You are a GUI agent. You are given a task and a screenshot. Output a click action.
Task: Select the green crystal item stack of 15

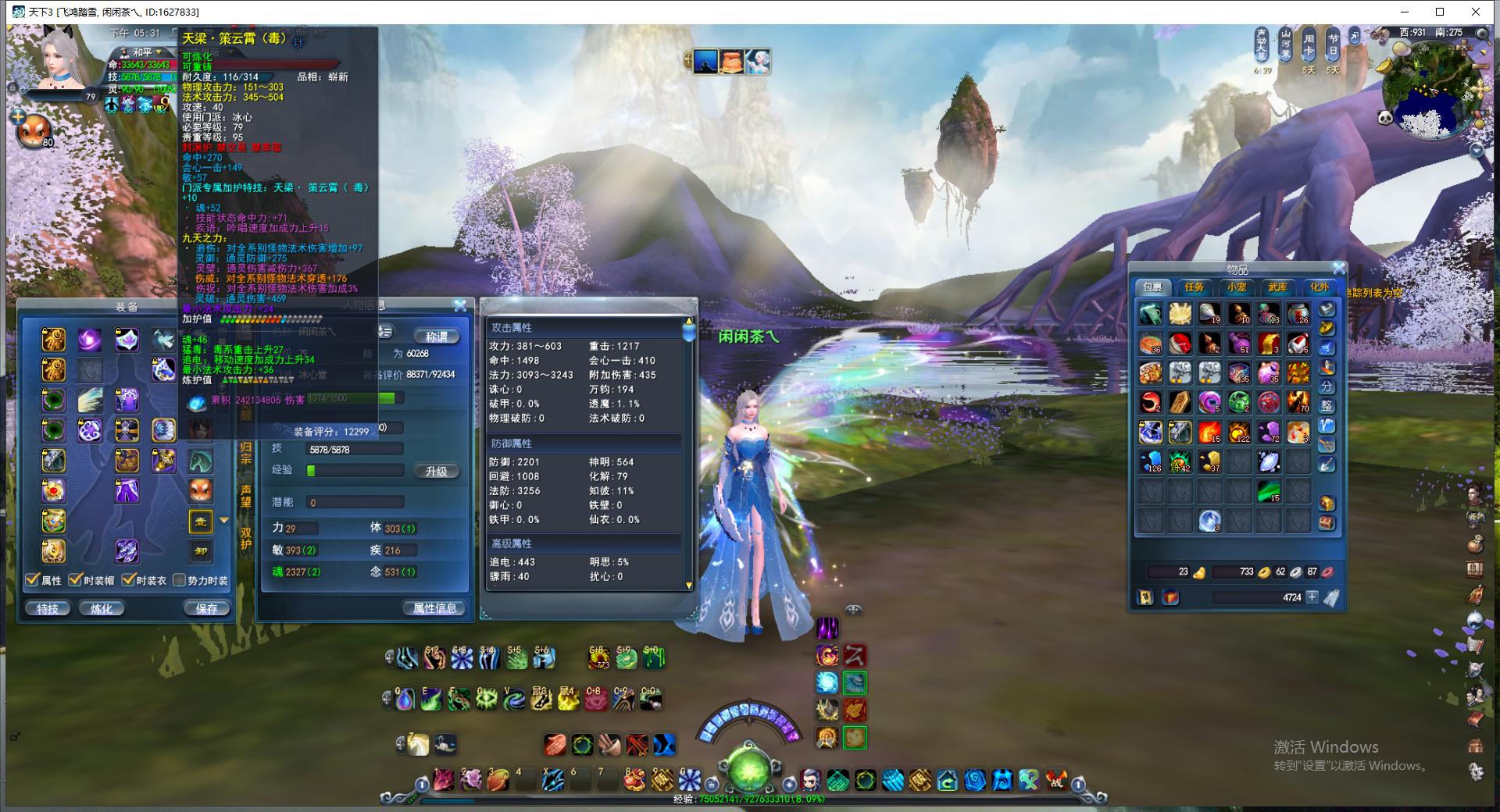click(x=1269, y=491)
